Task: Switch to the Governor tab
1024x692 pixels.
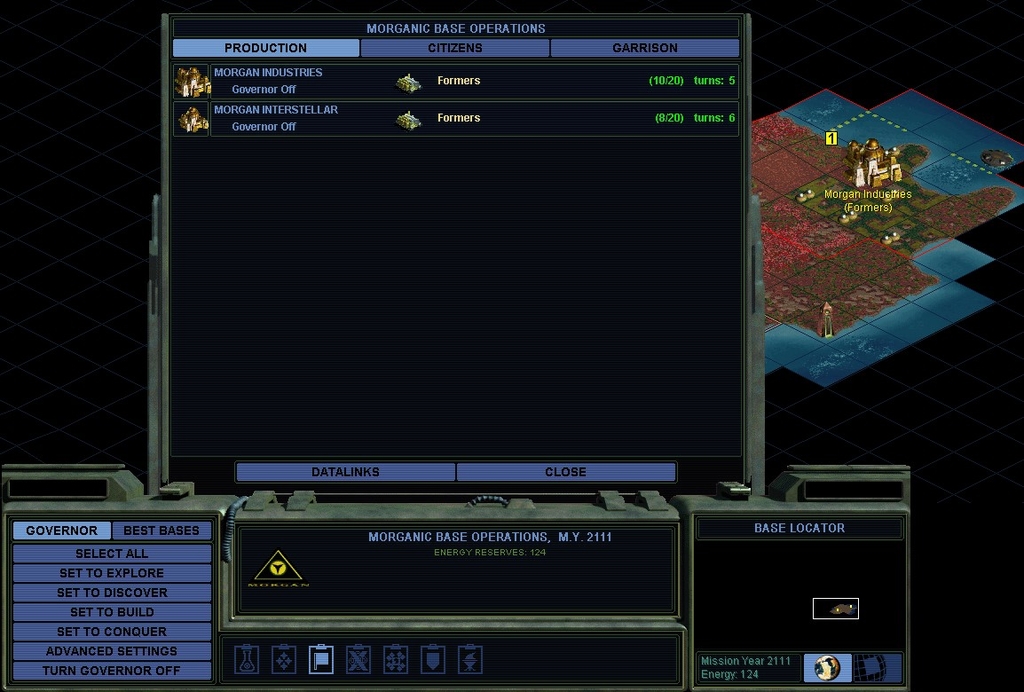Action: [x=62, y=531]
